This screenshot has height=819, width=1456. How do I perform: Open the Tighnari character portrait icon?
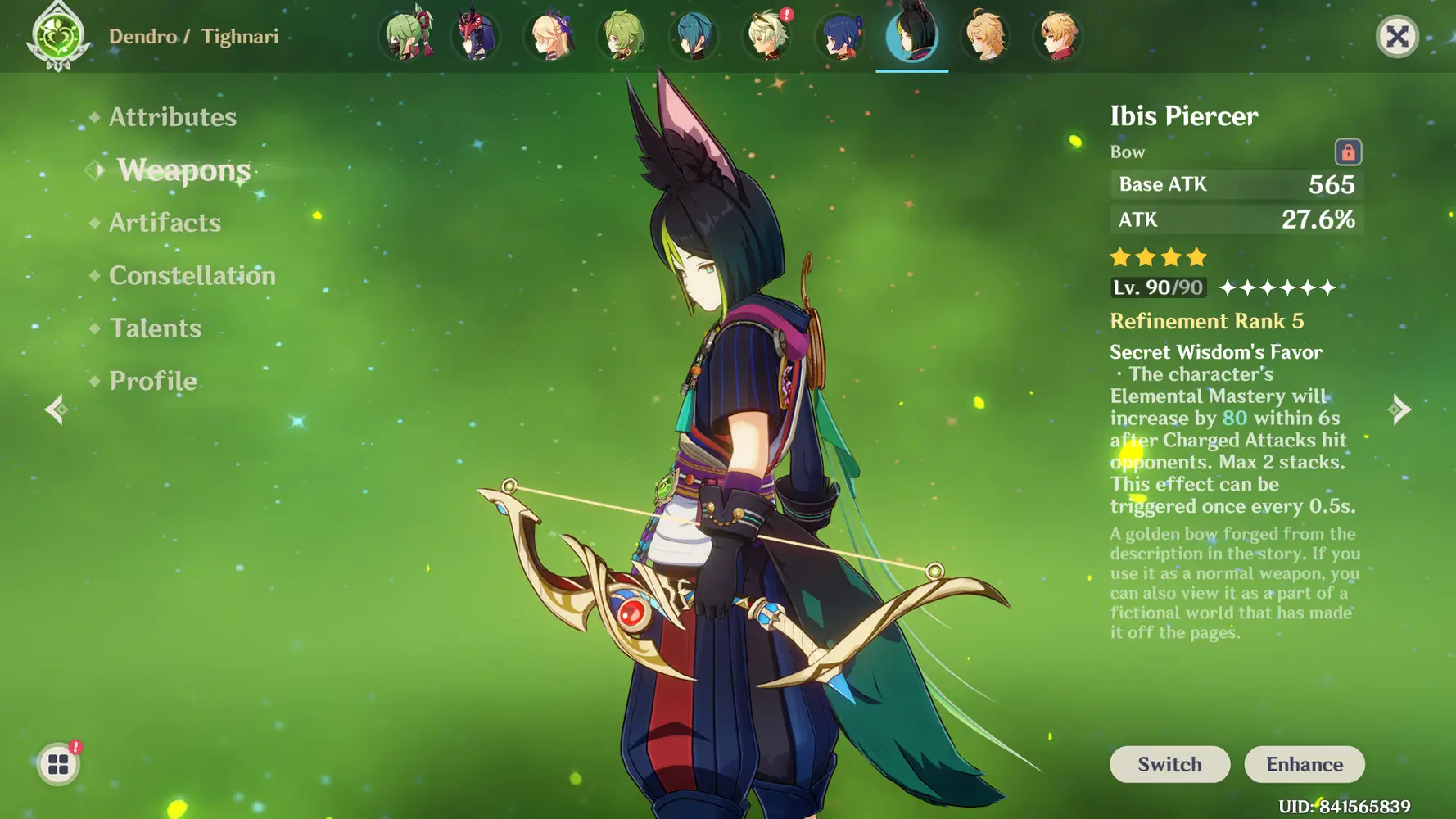click(911, 36)
